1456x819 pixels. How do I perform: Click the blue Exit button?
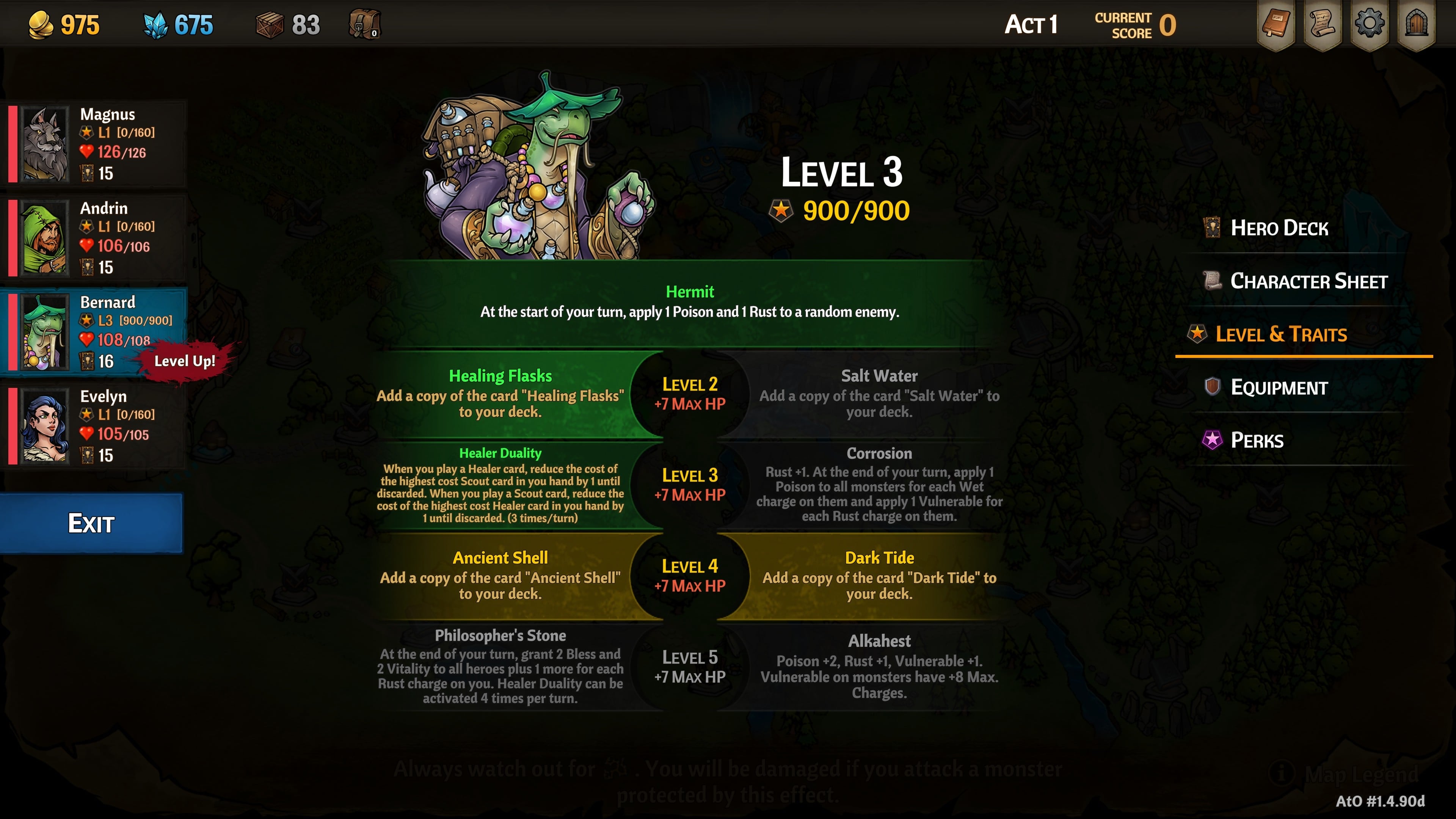click(x=91, y=523)
